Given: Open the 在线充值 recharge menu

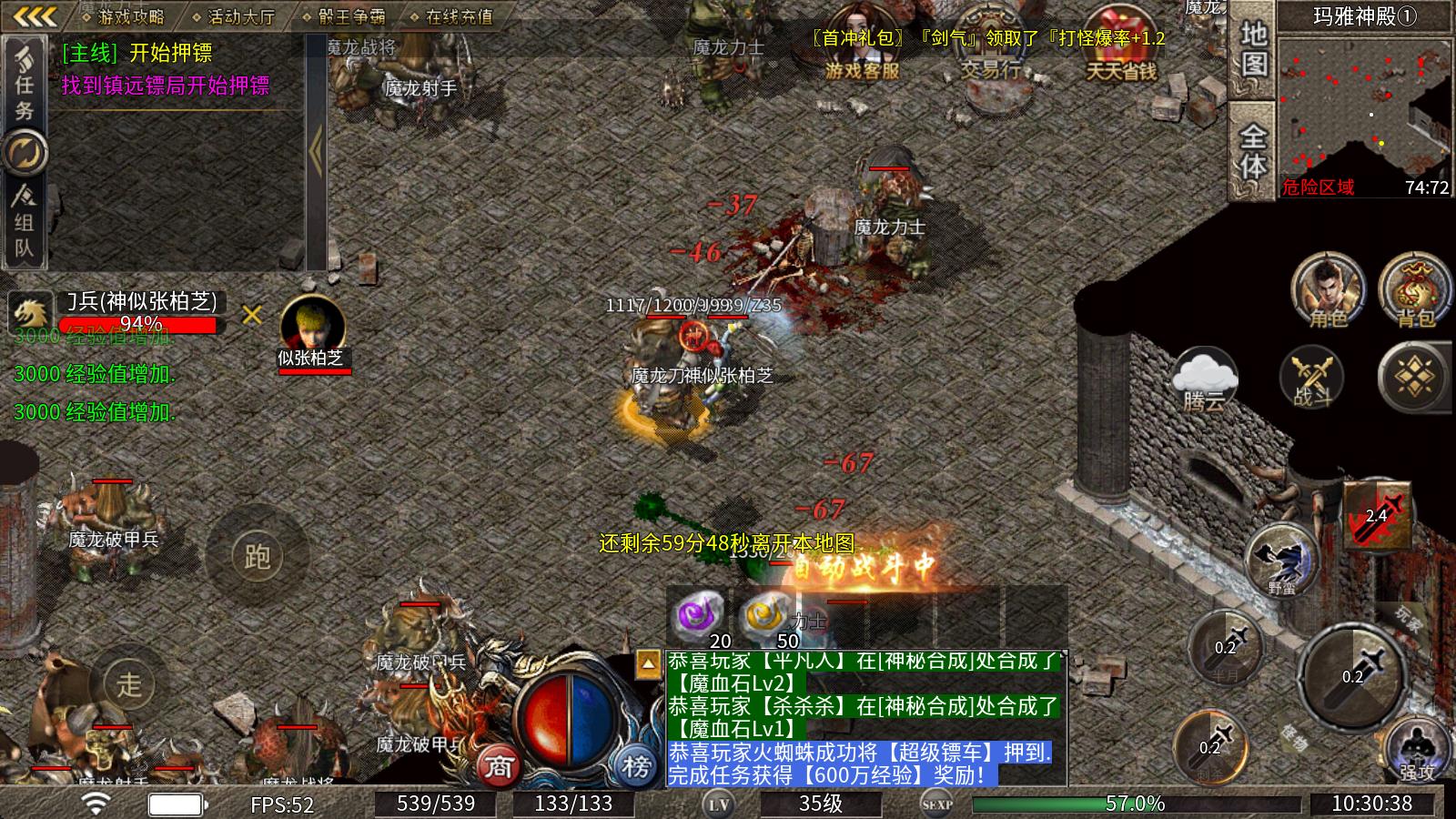Looking at the screenshot, I should [x=457, y=15].
